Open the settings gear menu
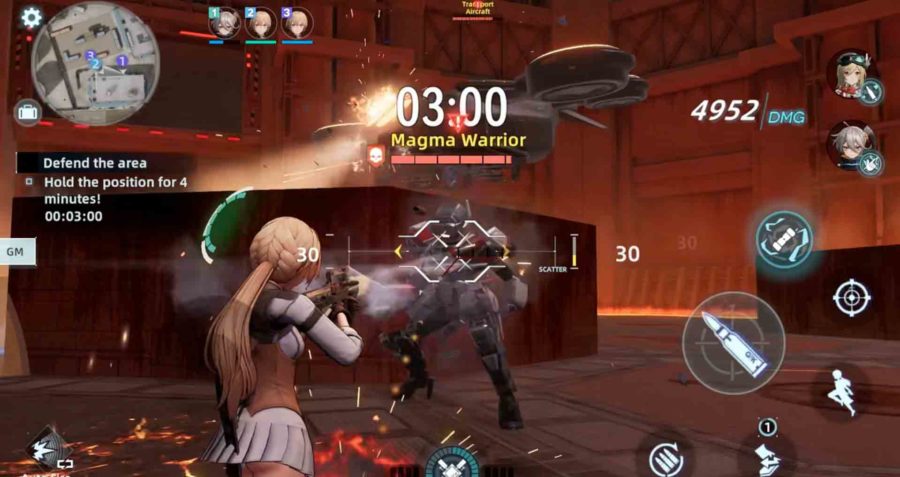The image size is (900, 477). coord(31,17)
